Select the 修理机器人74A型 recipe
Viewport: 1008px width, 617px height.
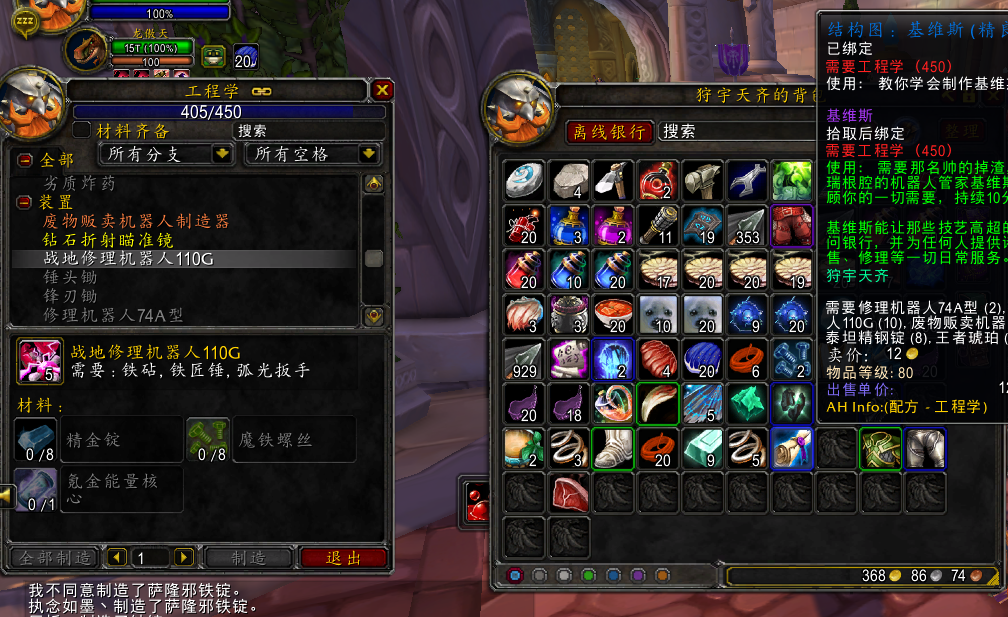click(112, 315)
